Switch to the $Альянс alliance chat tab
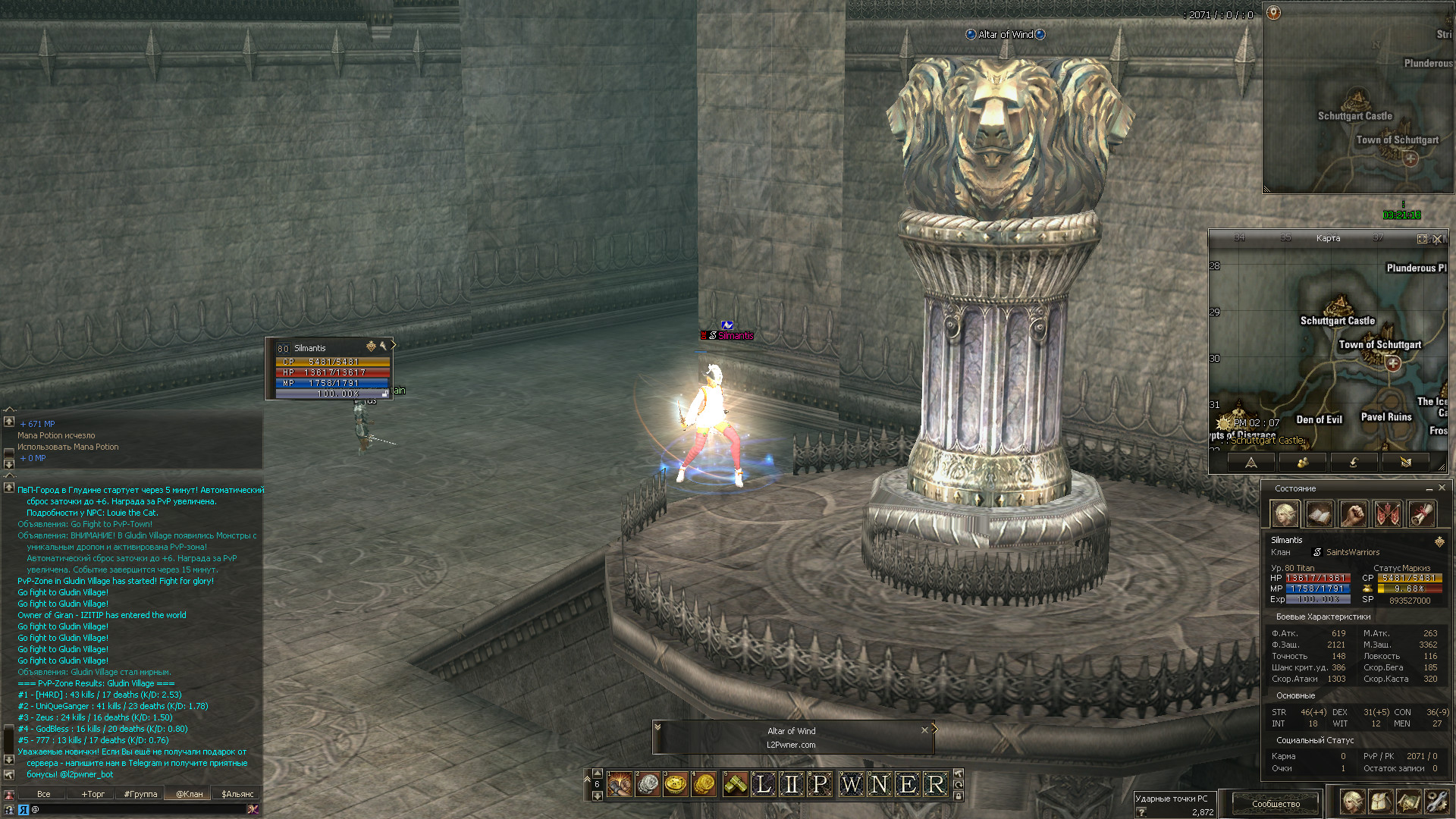Viewport: 1456px width, 819px height. 237,794
